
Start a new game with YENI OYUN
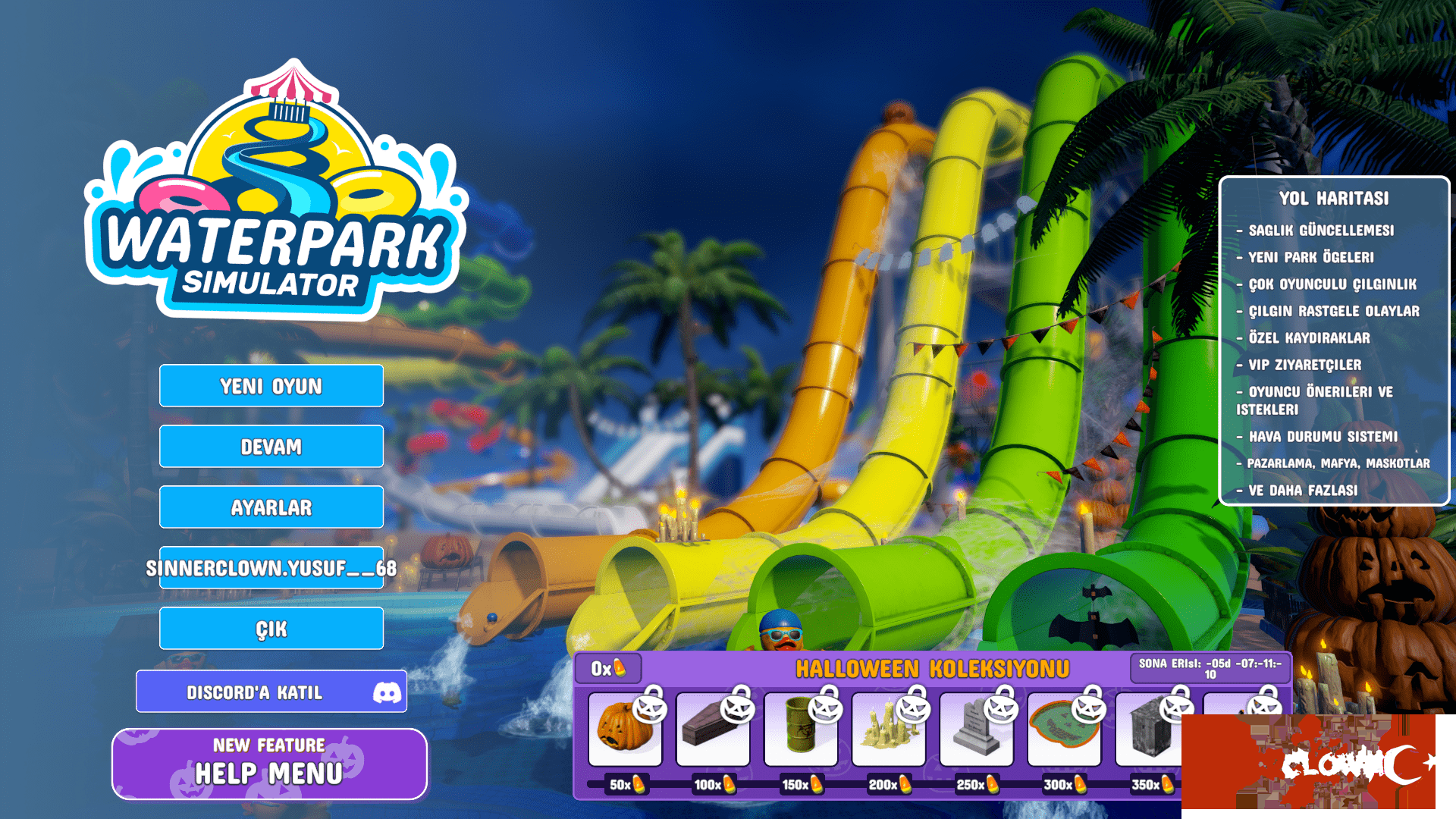pos(271,386)
